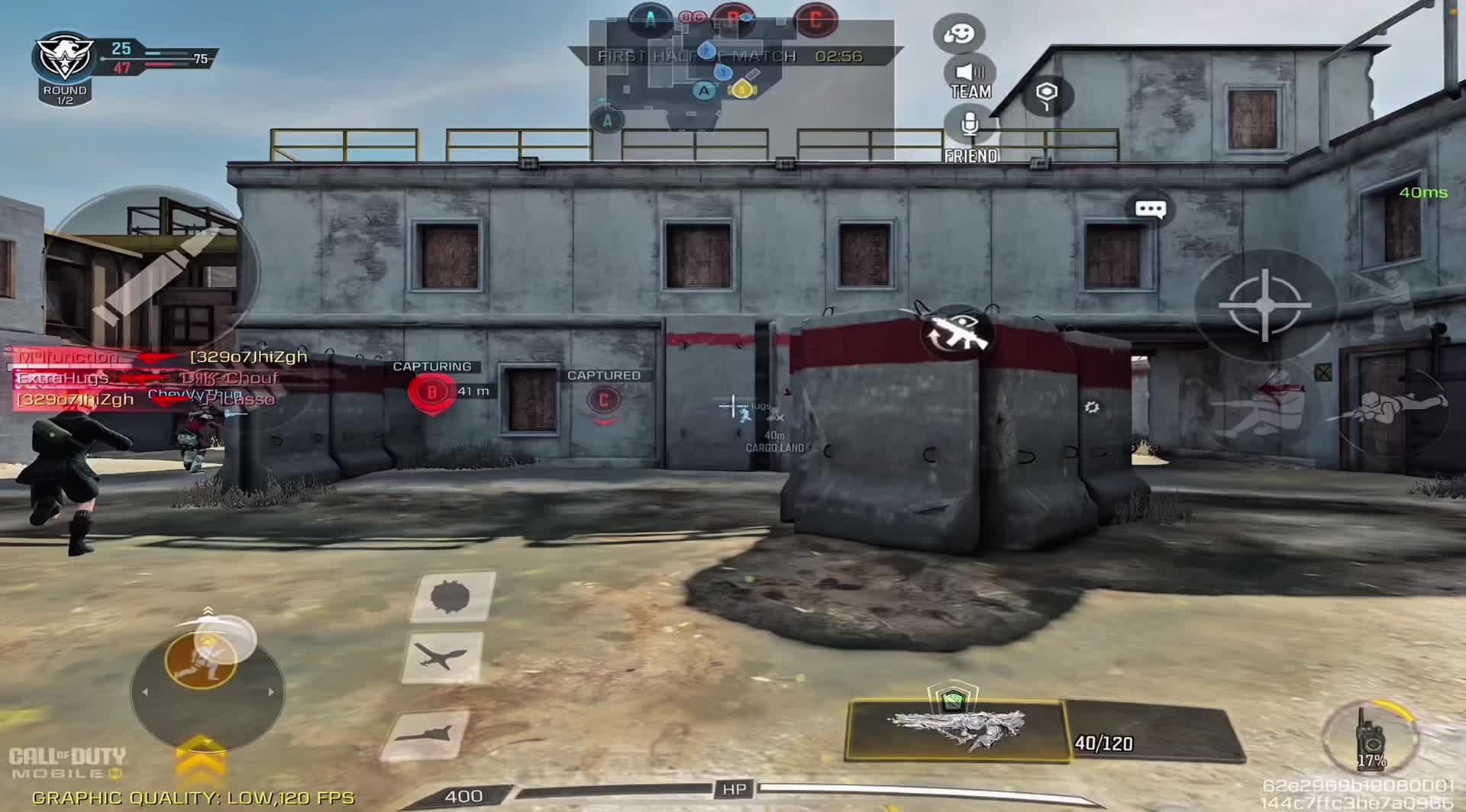Screen dimensions: 1466x812
Task: Open the quick chat bubble
Action: pyautogui.click(x=1150, y=209)
